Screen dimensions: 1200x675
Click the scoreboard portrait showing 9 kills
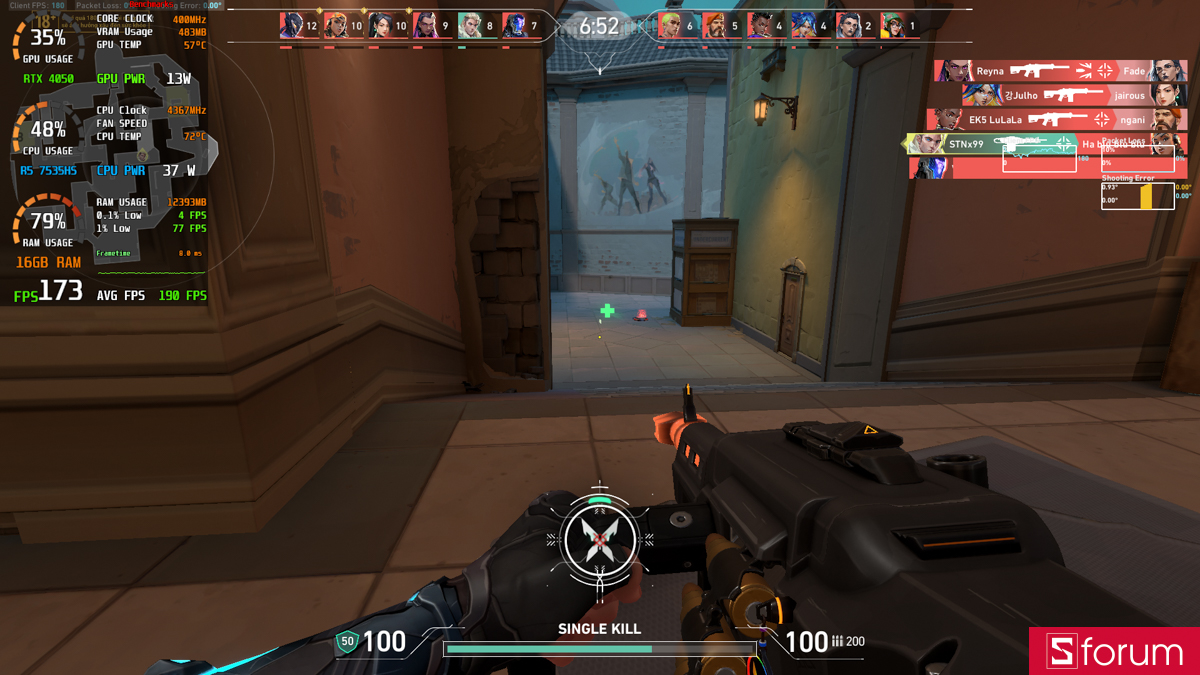(x=426, y=26)
